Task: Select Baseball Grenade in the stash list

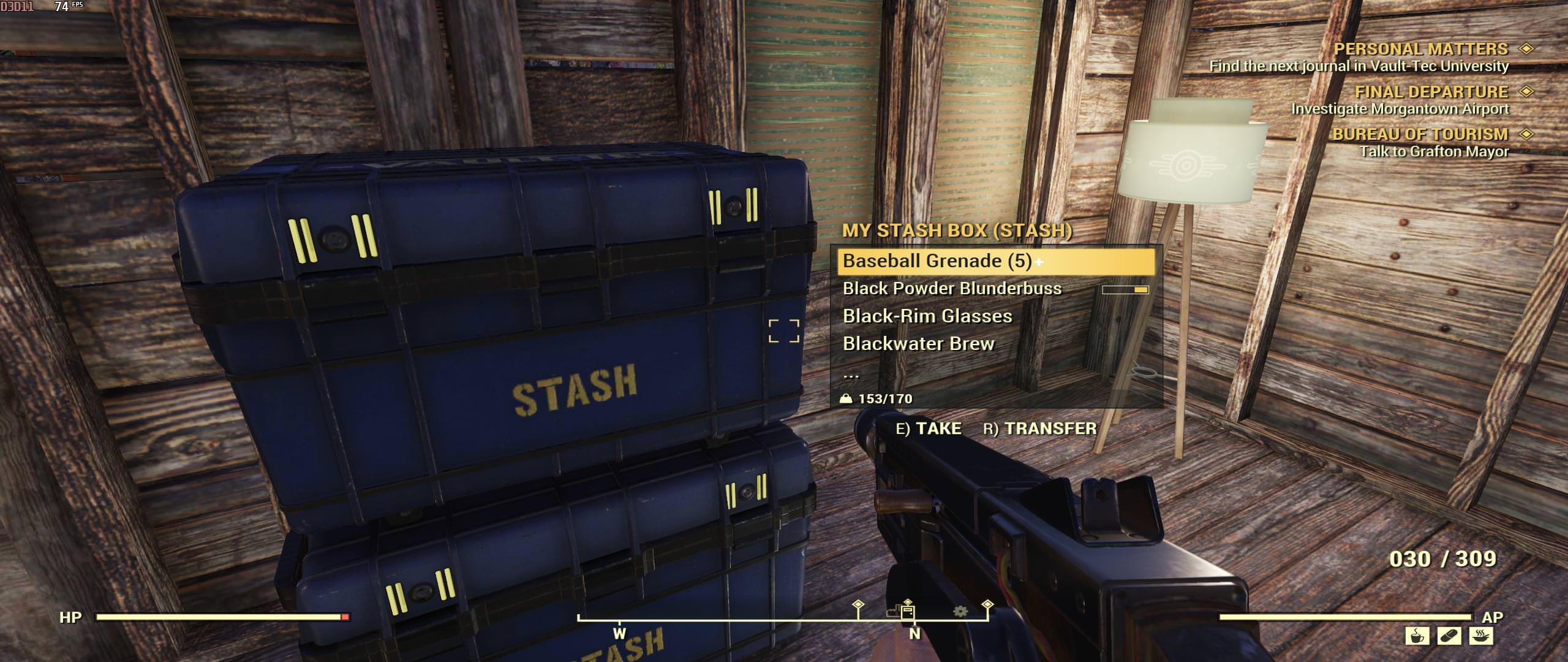Action: 937,261
